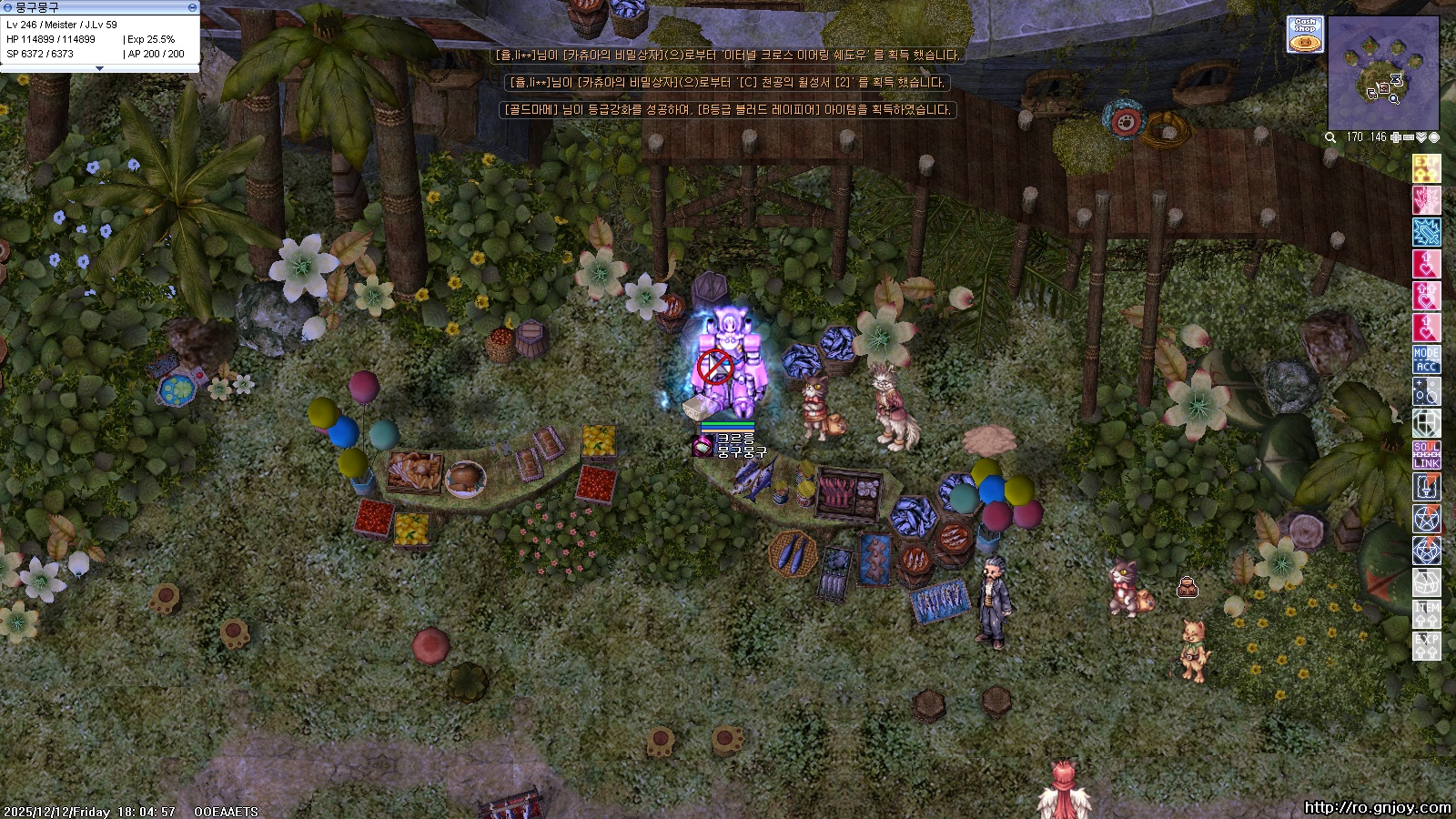
Task: Select the grey EXP buff icon at column bottom
Action: click(1426, 646)
